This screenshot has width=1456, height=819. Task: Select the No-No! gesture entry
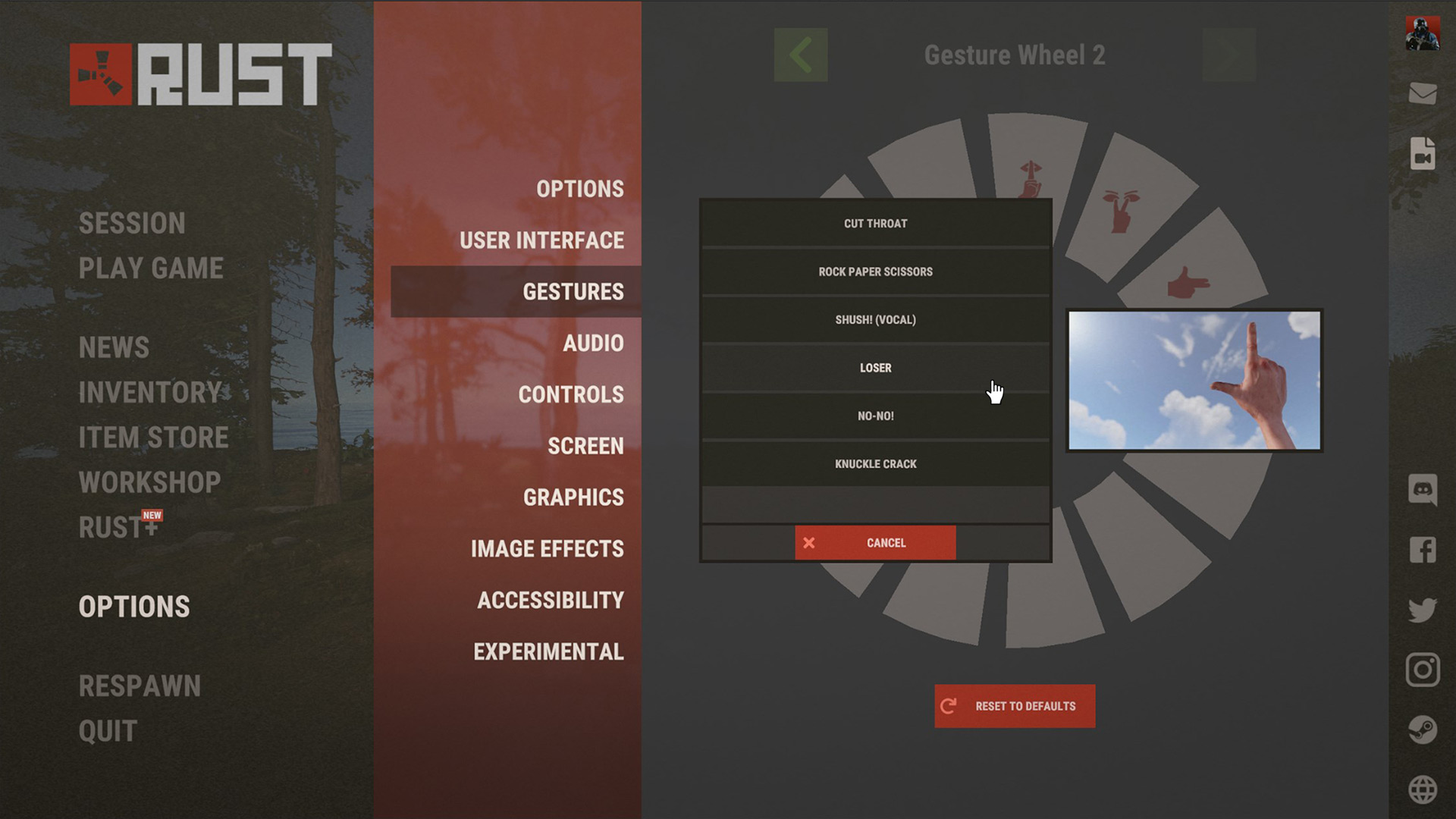(875, 416)
